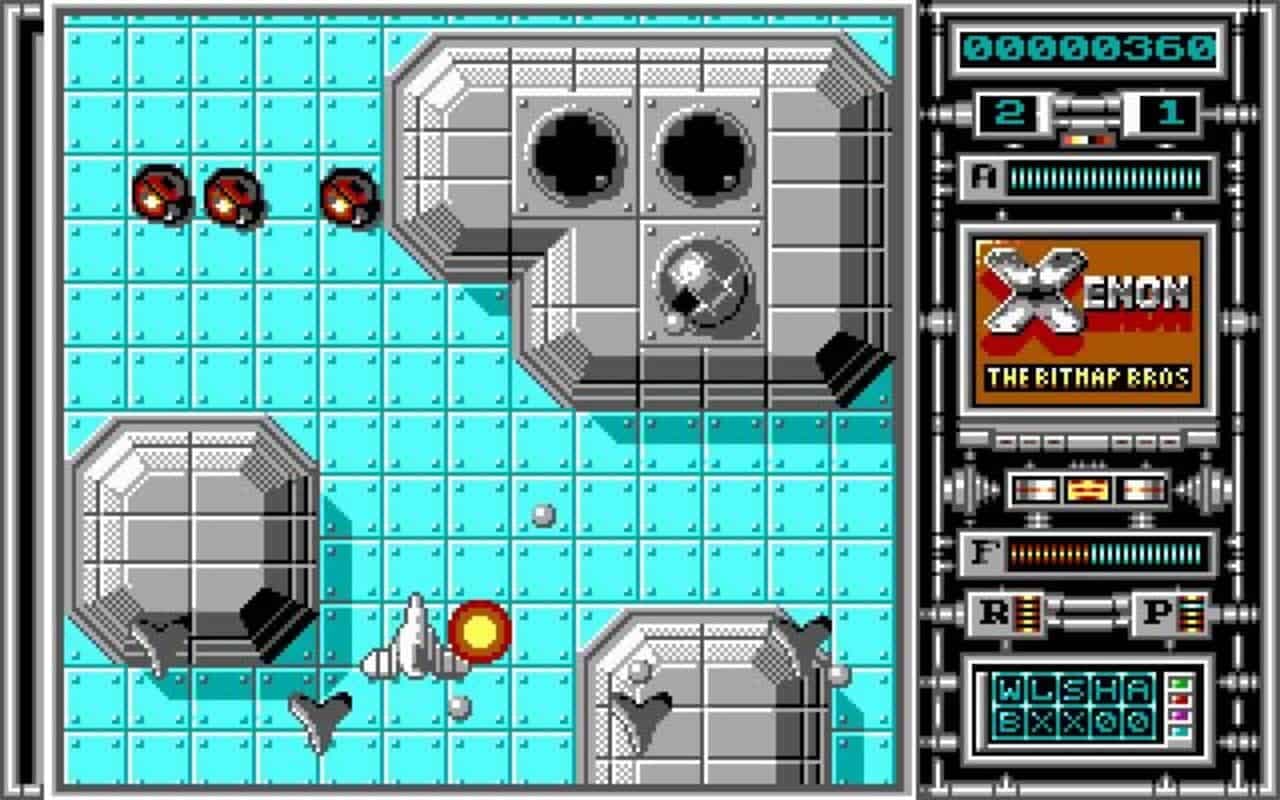The image size is (1280, 800).
Task: Expand the left slot-machine reel
Action: [1037, 488]
